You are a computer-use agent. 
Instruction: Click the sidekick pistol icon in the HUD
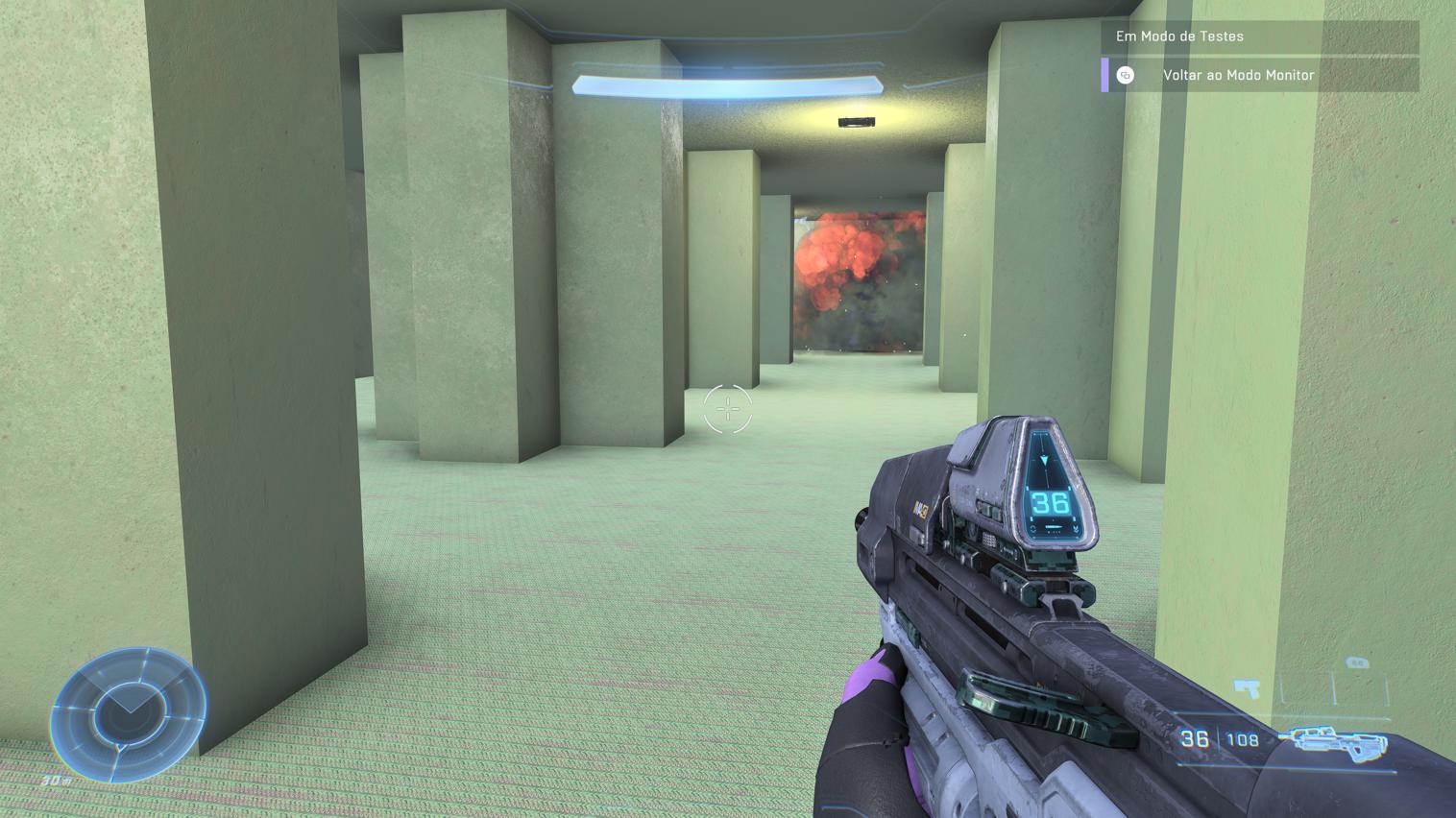1246,689
